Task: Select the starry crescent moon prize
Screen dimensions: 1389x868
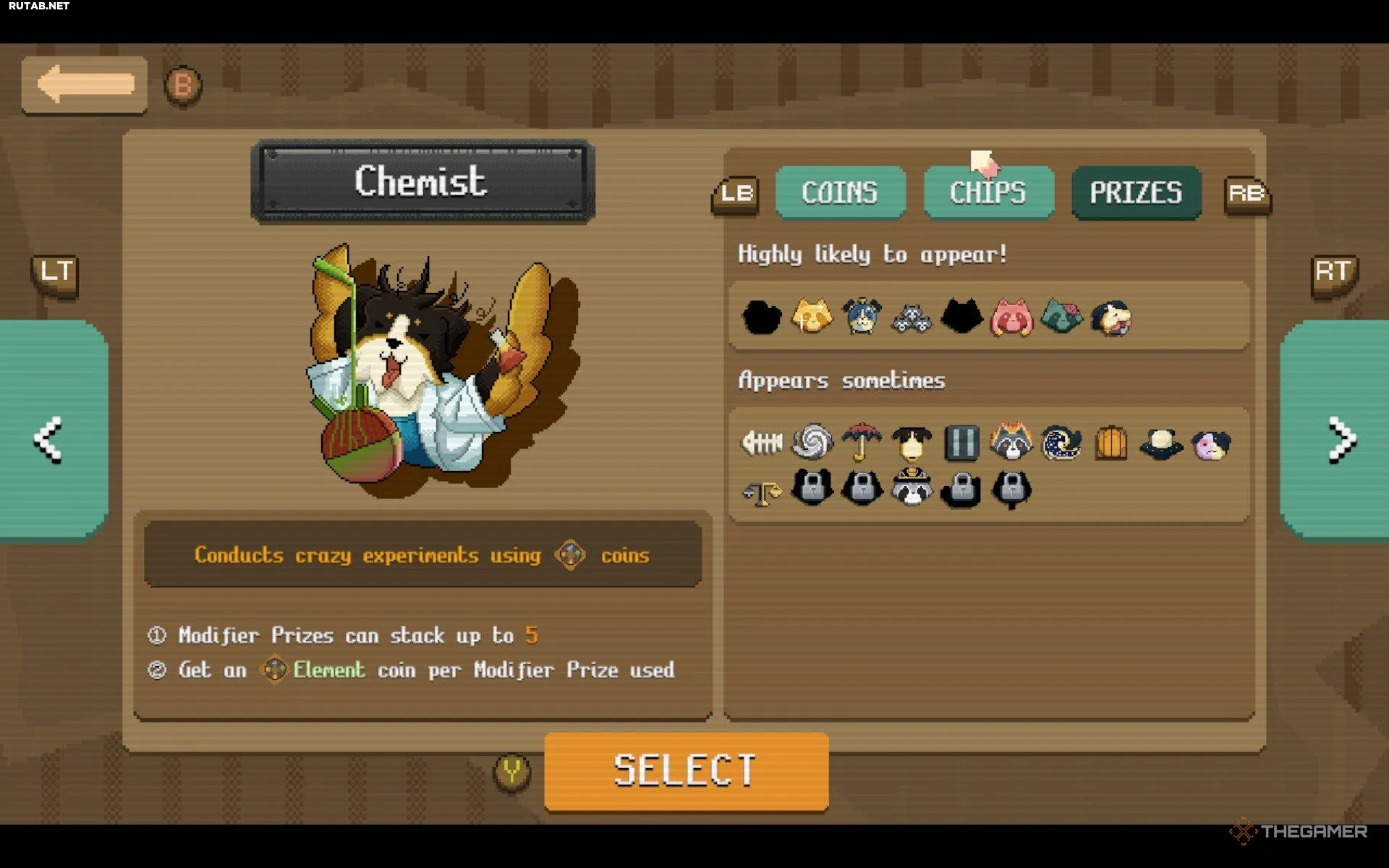Action: click(x=1061, y=442)
